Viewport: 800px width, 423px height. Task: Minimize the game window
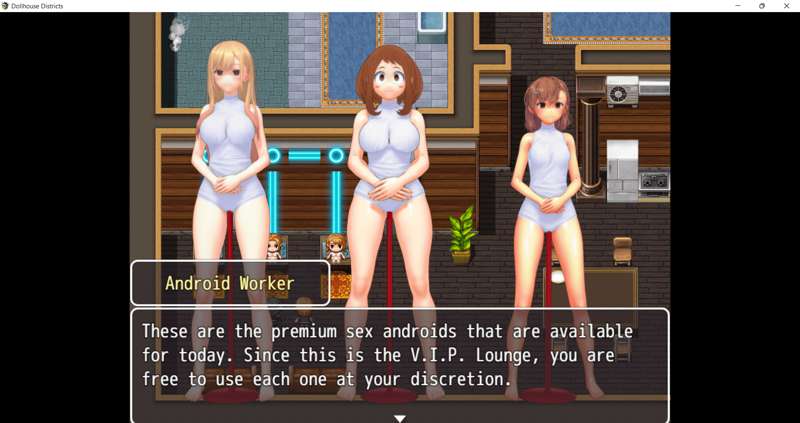coord(737,6)
